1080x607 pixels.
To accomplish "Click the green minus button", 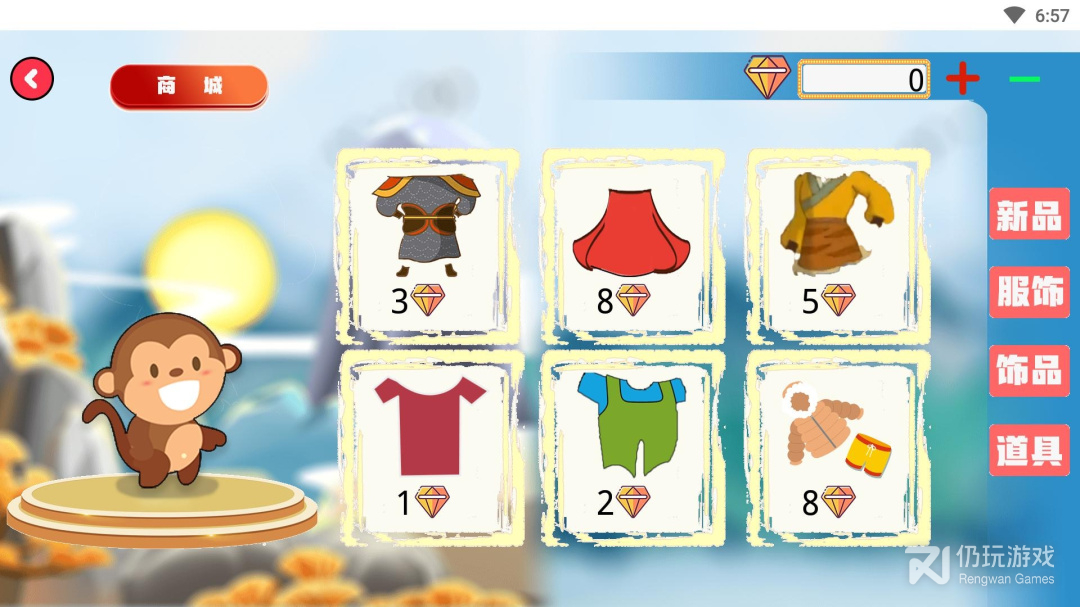I will coord(1024,79).
